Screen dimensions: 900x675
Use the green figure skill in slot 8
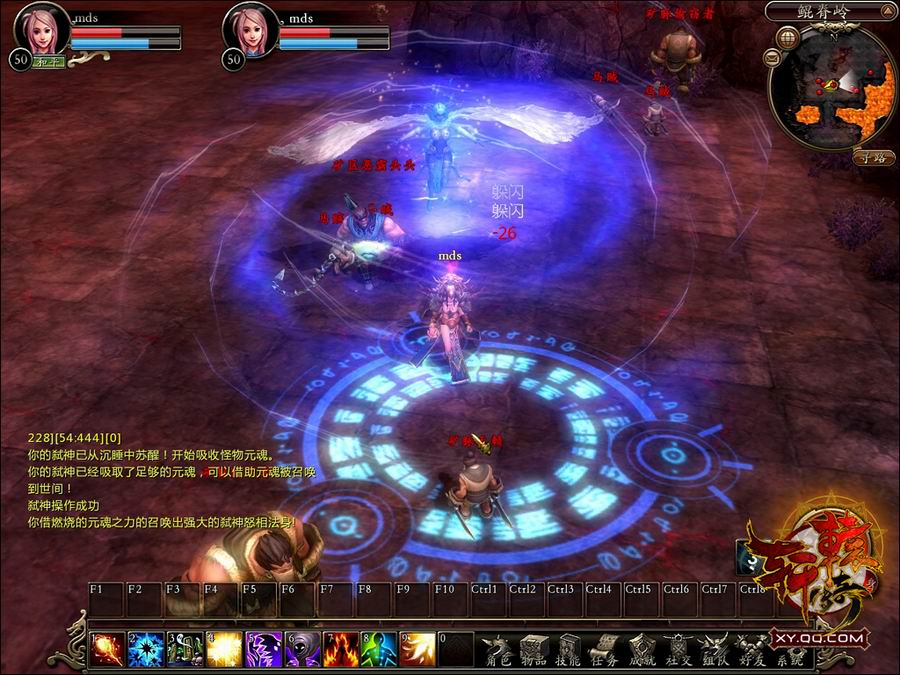(379, 648)
